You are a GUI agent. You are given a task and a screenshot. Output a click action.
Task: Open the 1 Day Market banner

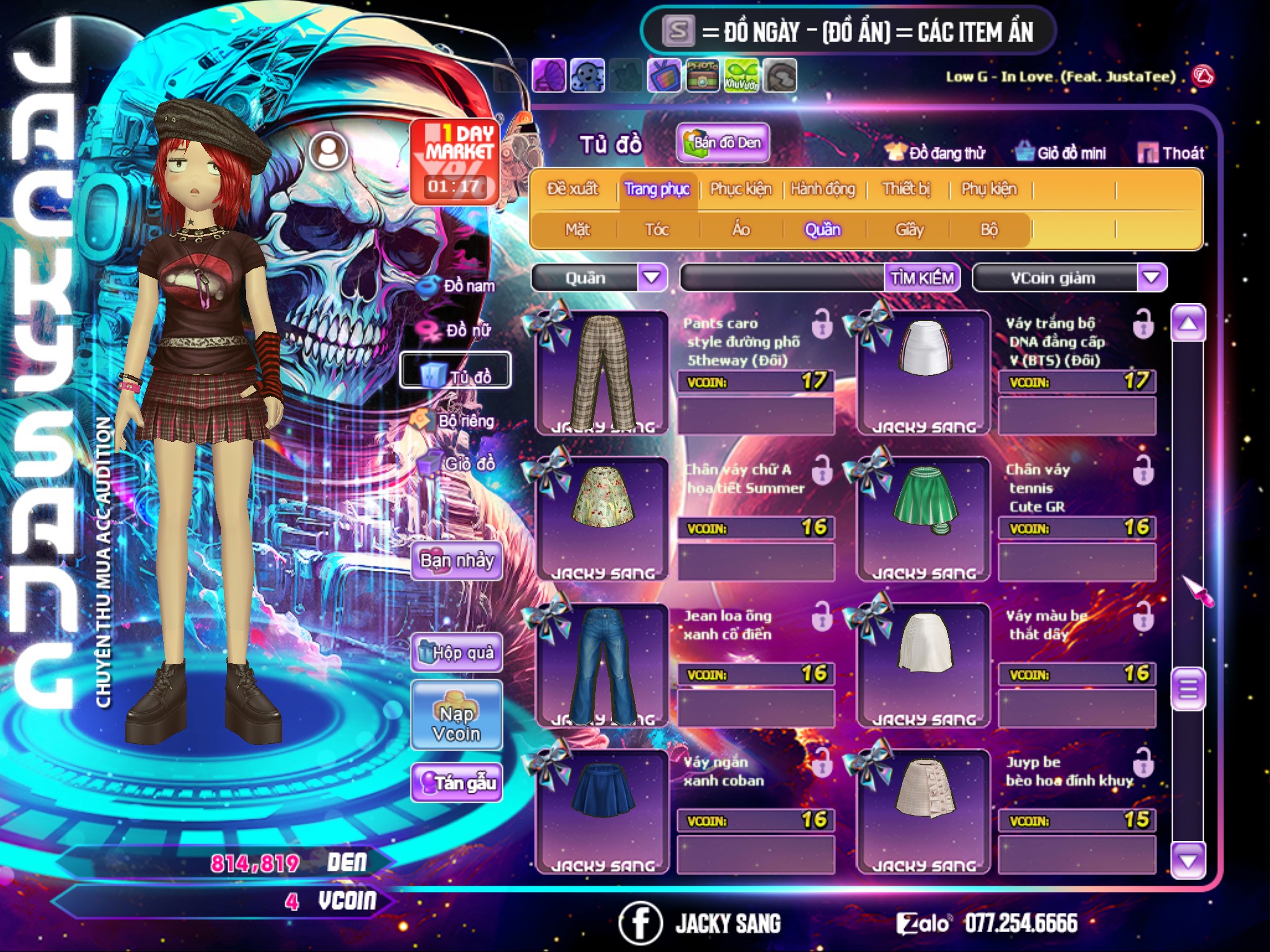point(455,161)
